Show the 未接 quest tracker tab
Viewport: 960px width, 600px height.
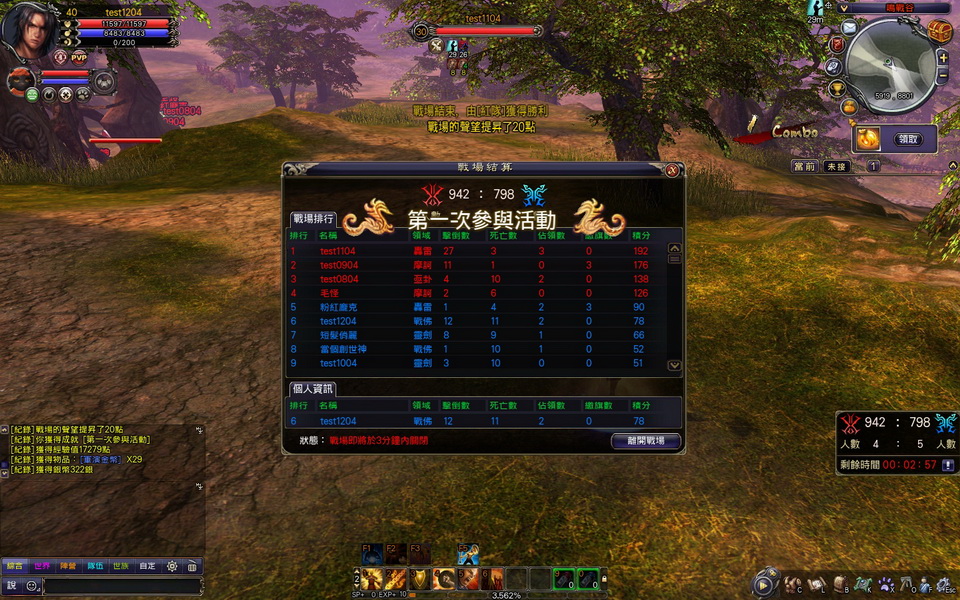click(x=836, y=167)
